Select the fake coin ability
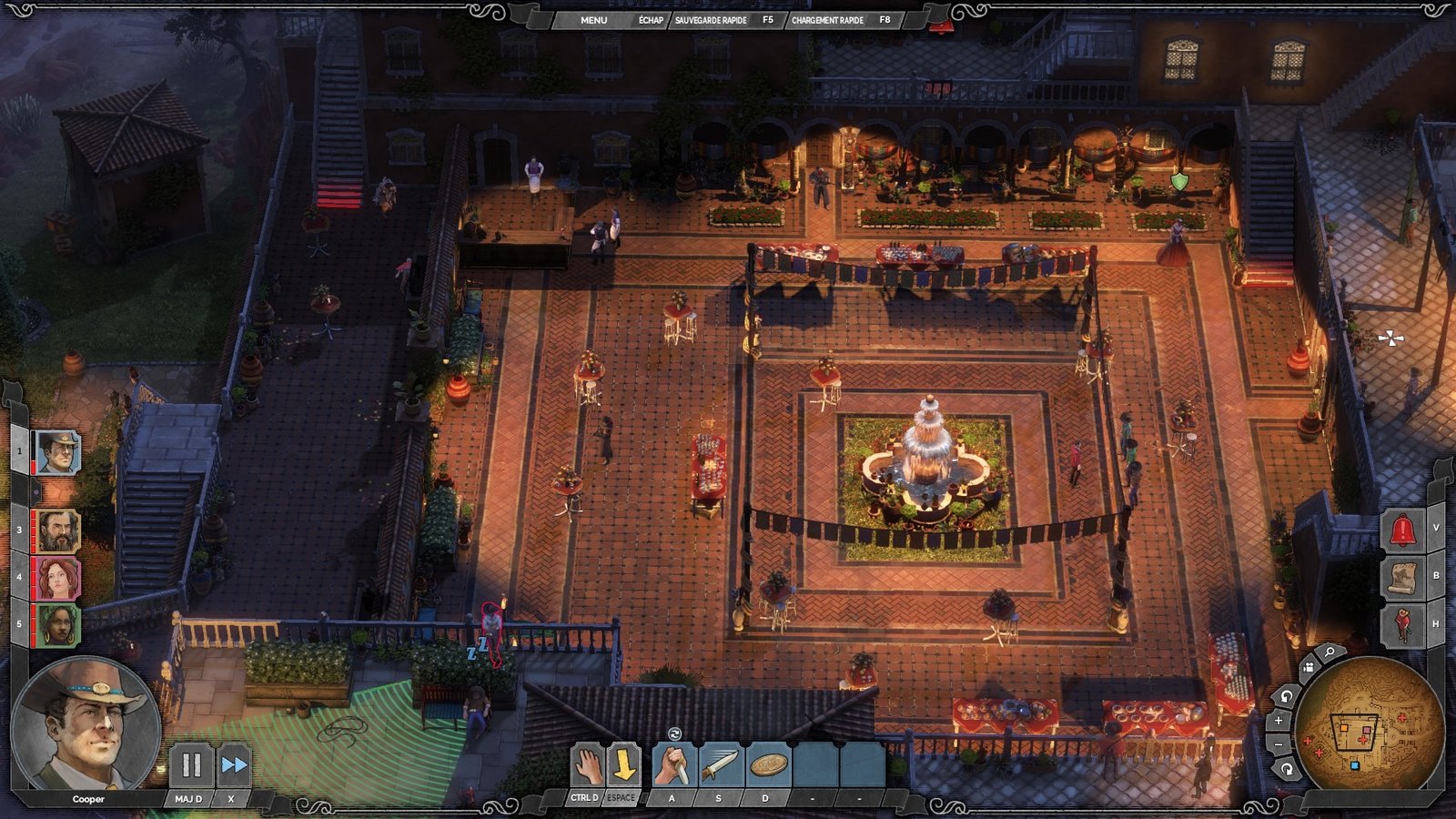 pos(767,765)
